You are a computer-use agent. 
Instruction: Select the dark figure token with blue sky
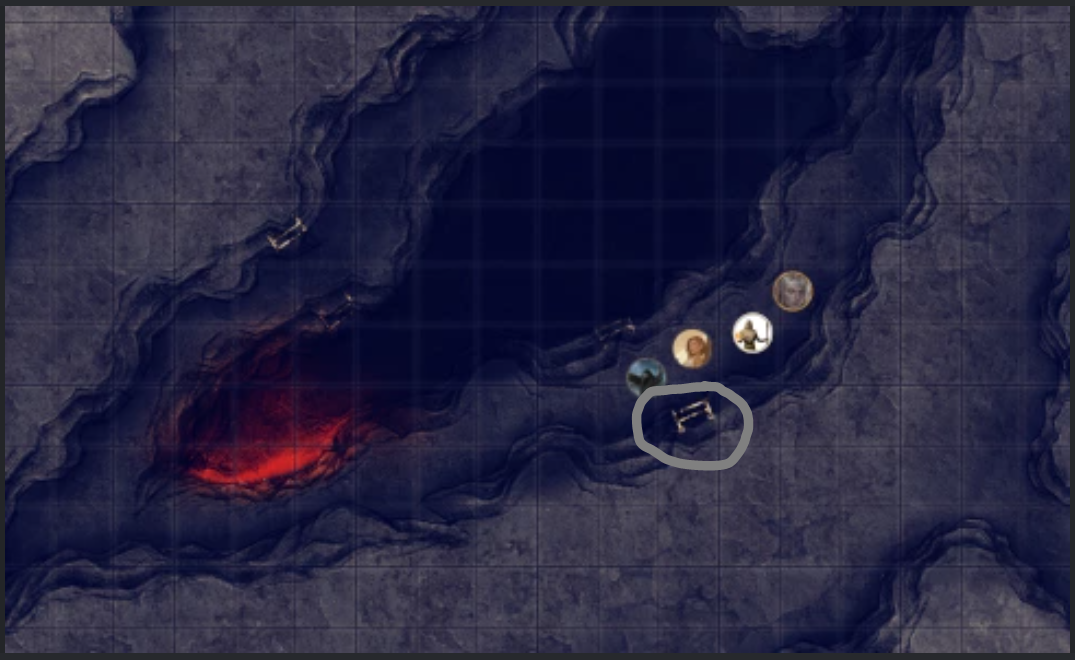tap(646, 377)
